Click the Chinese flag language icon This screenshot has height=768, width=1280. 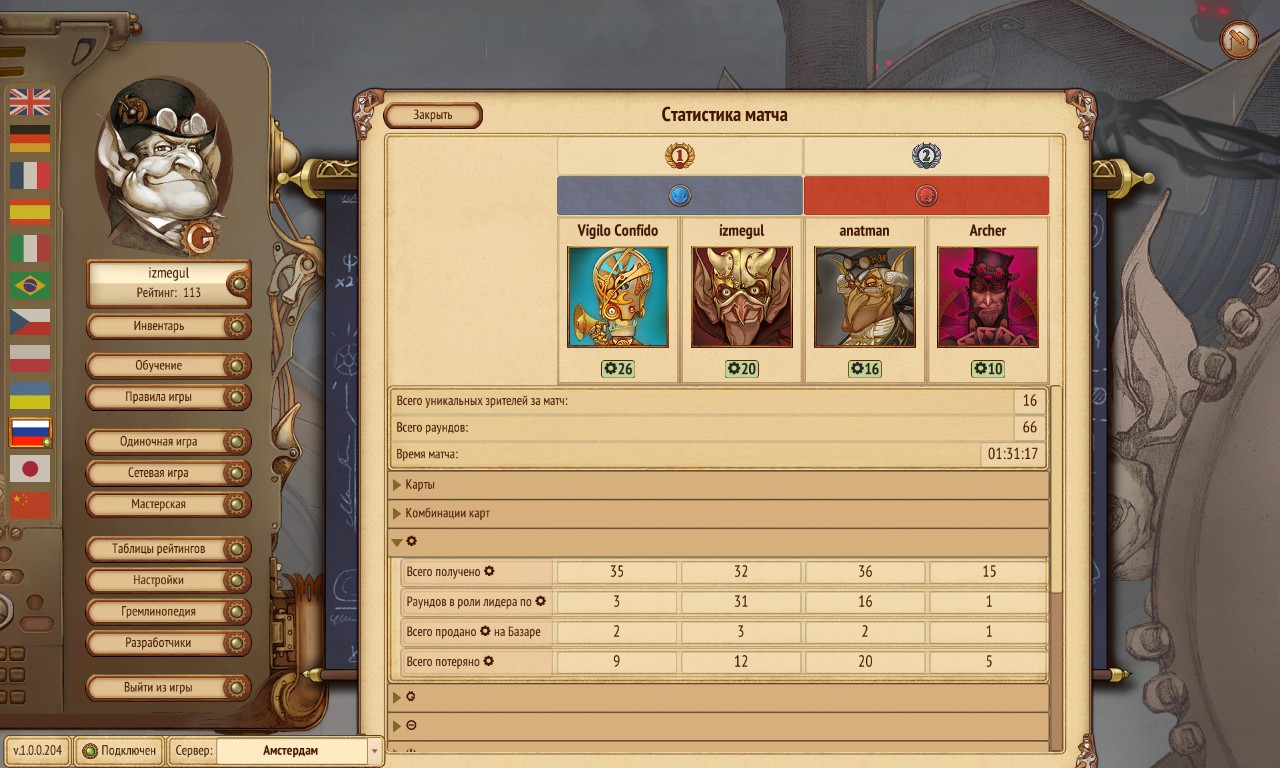tap(29, 506)
